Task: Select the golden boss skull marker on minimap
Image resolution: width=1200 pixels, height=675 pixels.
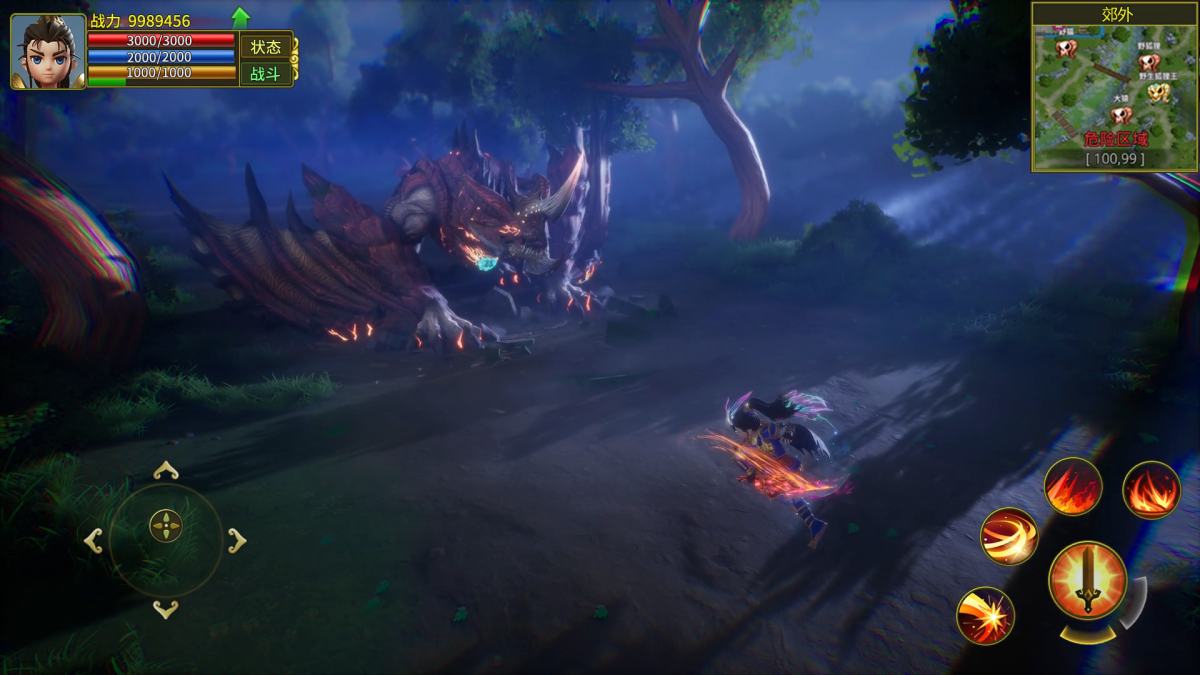Action: (x=1158, y=93)
